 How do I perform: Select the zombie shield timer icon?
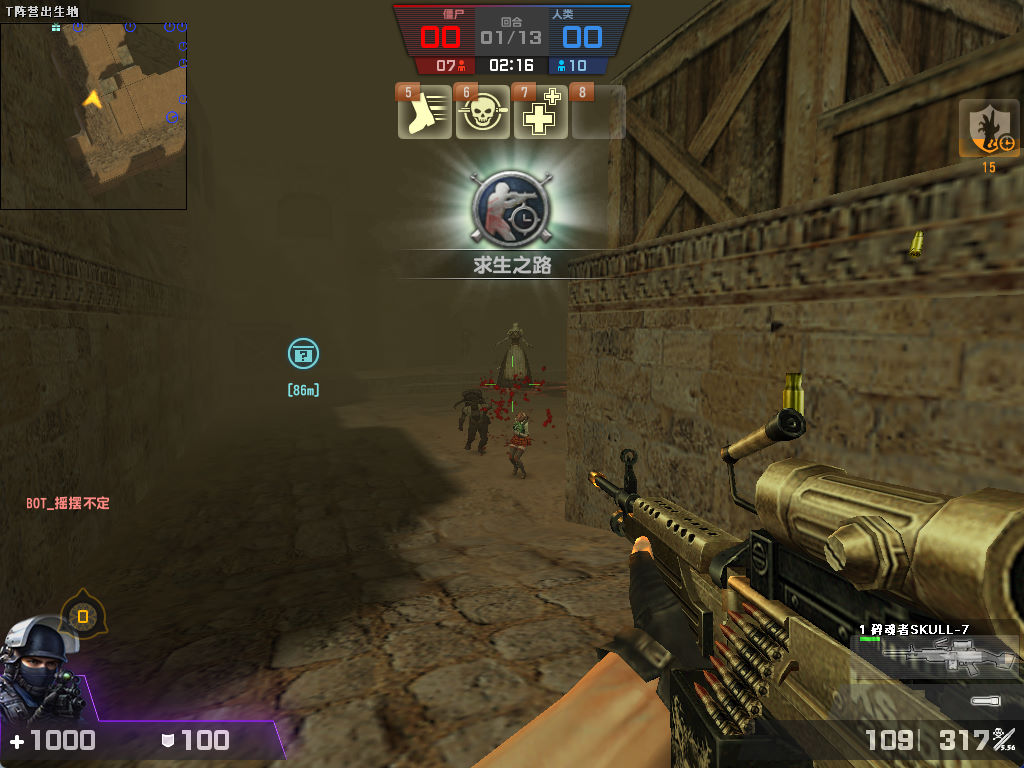pyautogui.click(x=989, y=129)
